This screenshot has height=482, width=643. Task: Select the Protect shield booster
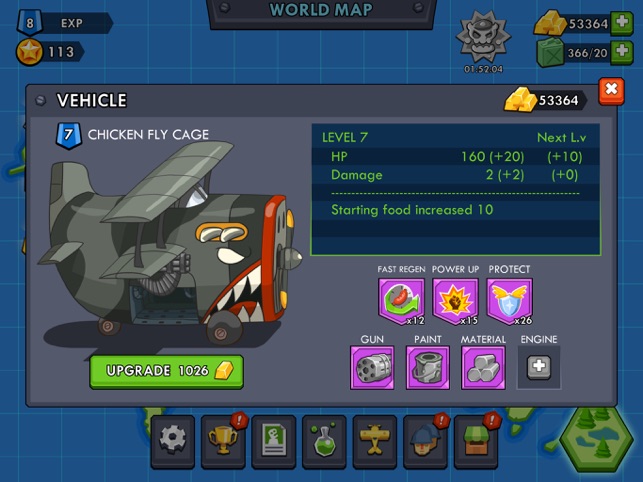(x=510, y=300)
